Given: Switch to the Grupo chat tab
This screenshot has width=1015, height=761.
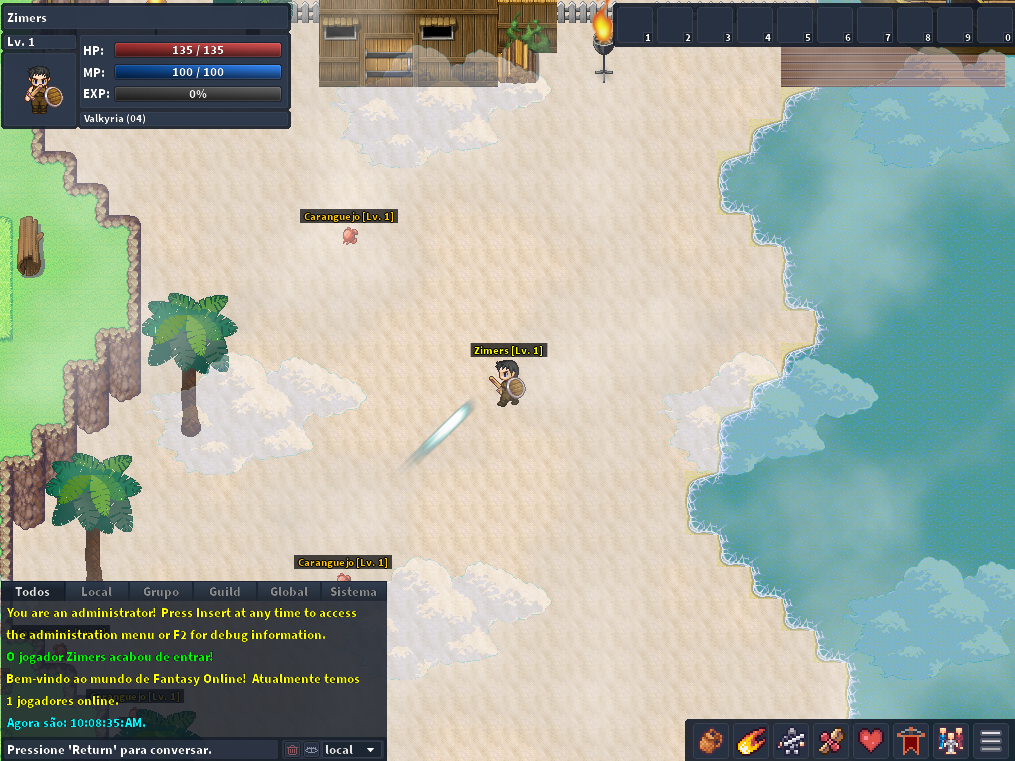Looking at the screenshot, I should [161, 592].
